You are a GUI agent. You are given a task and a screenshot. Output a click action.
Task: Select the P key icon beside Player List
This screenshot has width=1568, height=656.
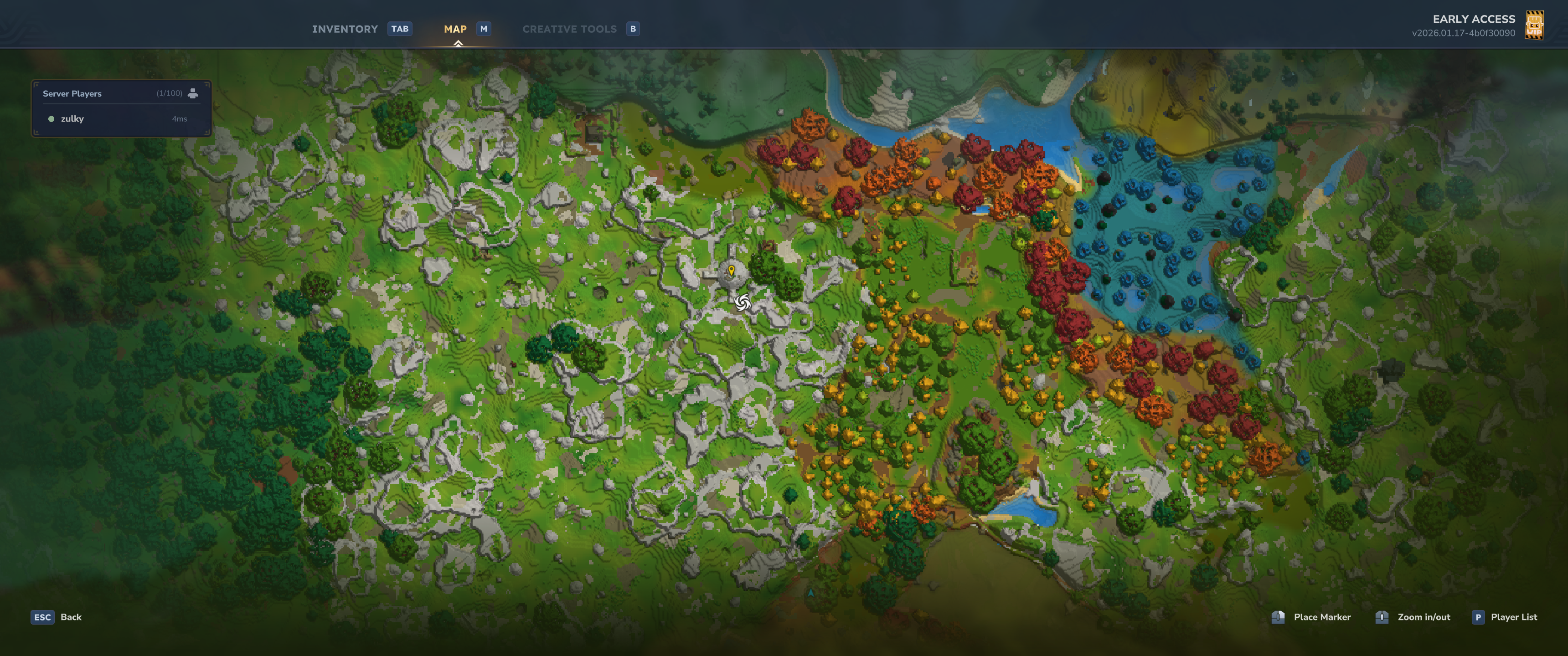1478,616
